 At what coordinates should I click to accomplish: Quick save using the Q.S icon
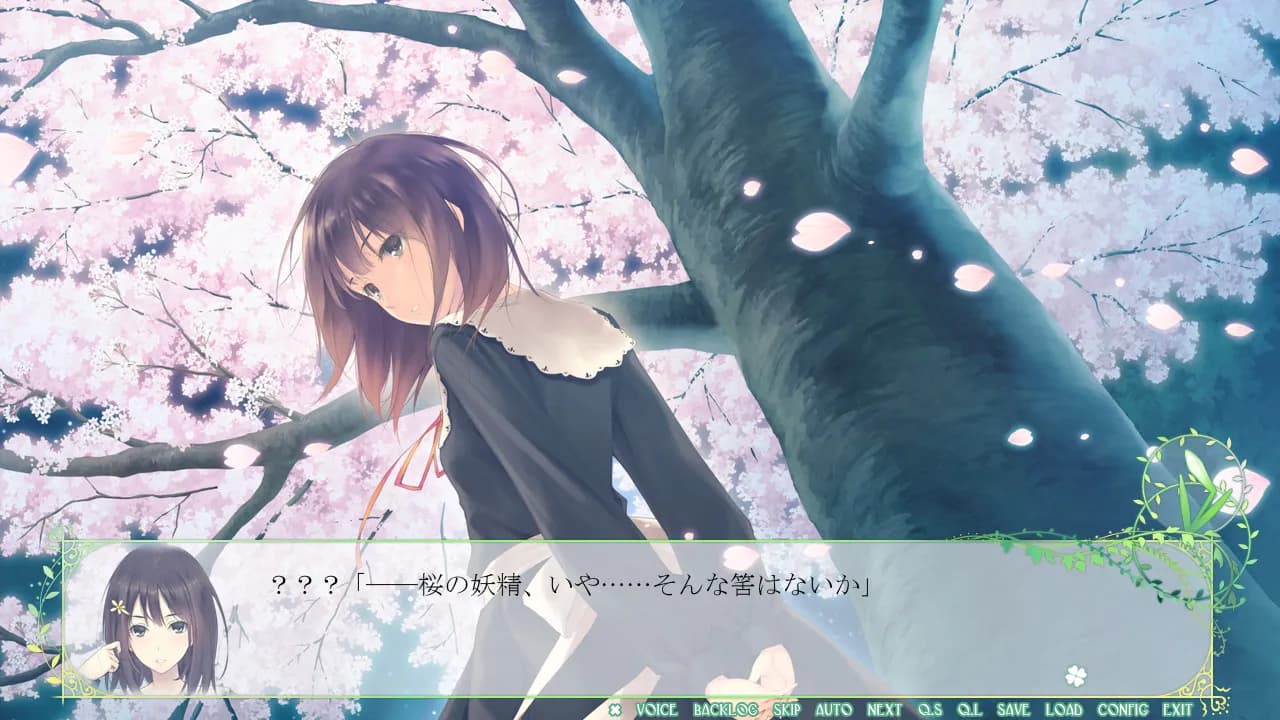tap(931, 708)
